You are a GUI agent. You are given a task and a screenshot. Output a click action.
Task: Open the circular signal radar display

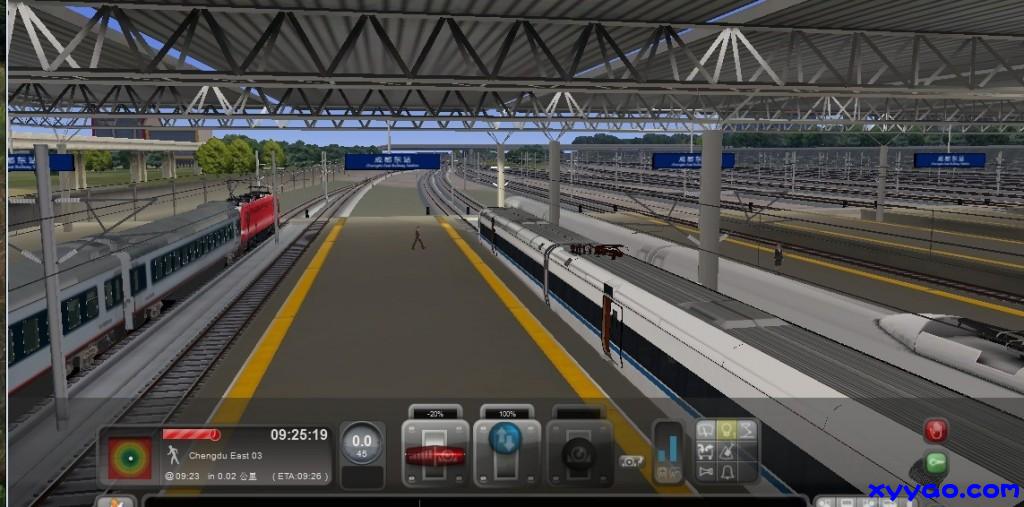click(130, 457)
